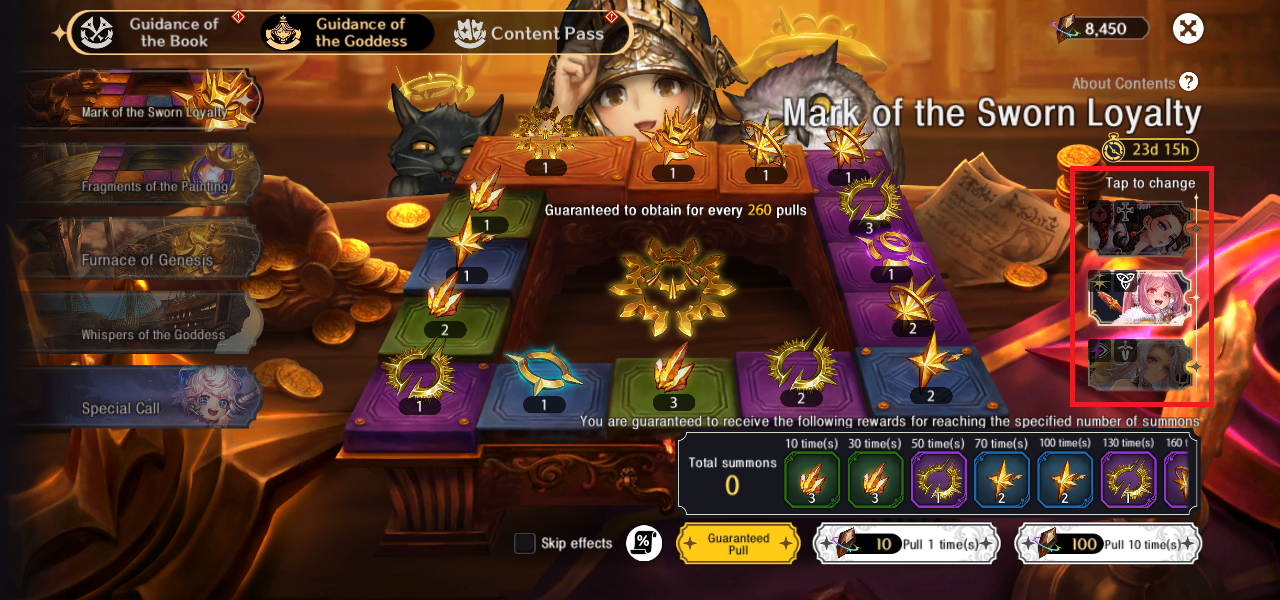Pull 1 time for 10 currency
The width and height of the screenshot is (1280, 600).
[905, 543]
